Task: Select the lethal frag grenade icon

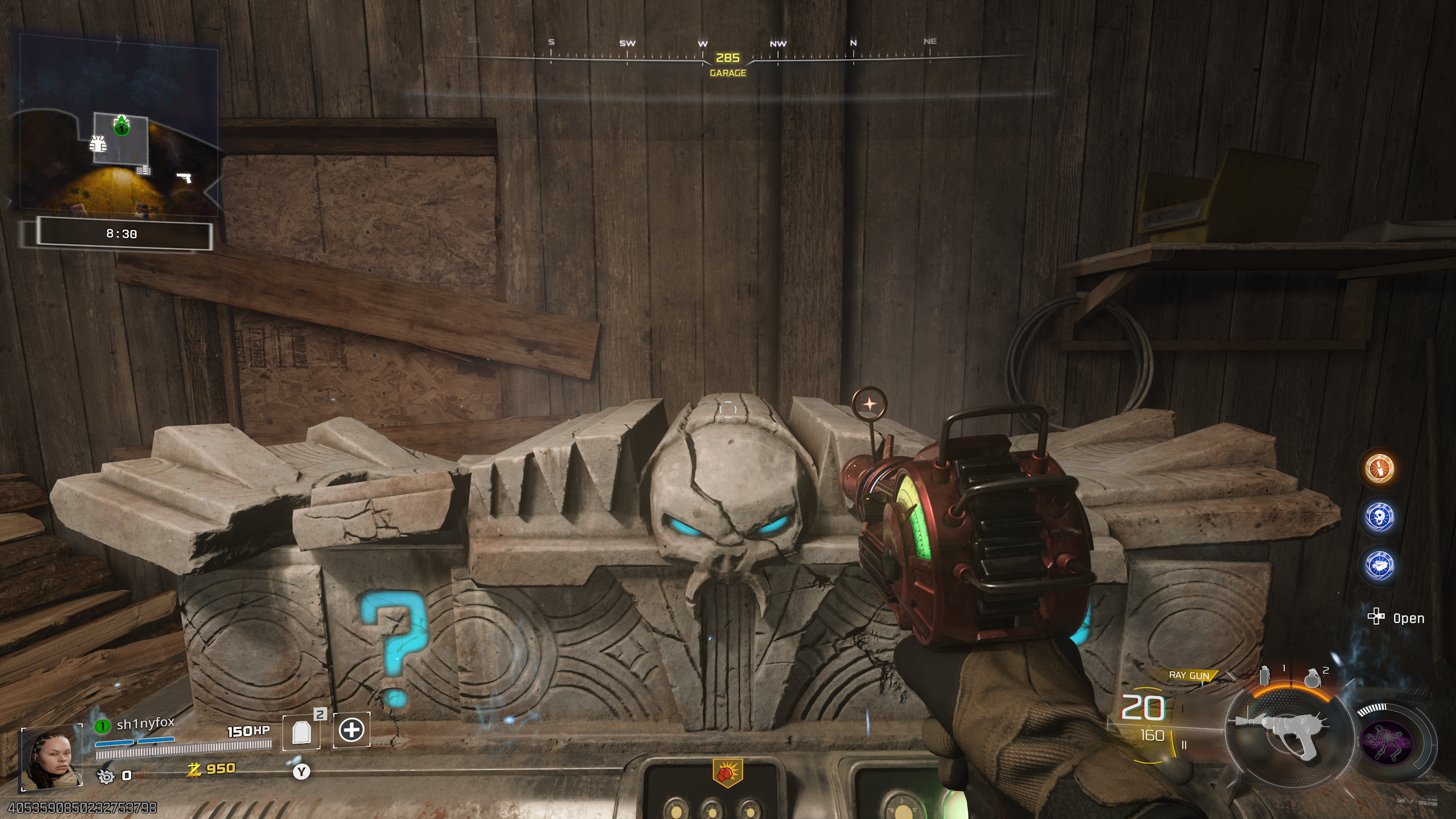Action: tap(1312, 677)
